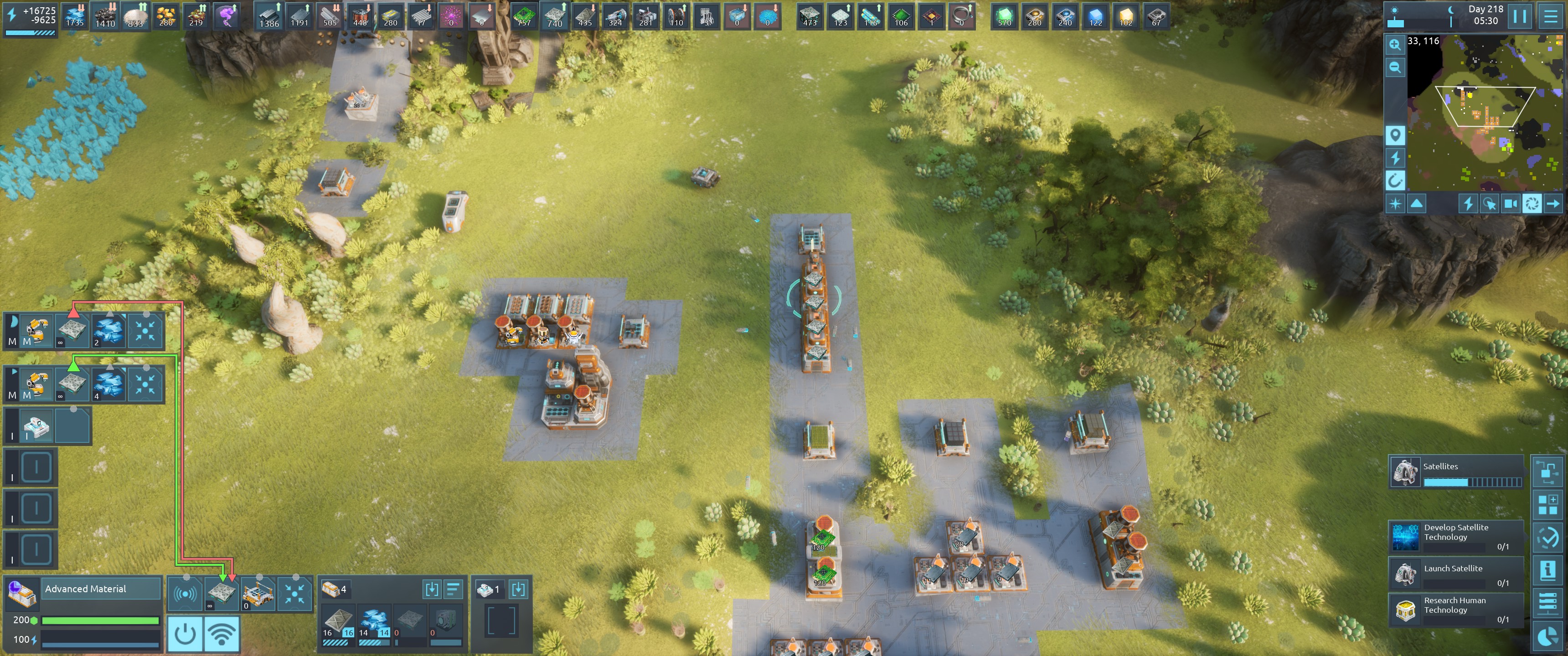The height and width of the screenshot is (656, 1568).
Task: Select the Advanced Material name field
Action: pos(101,589)
